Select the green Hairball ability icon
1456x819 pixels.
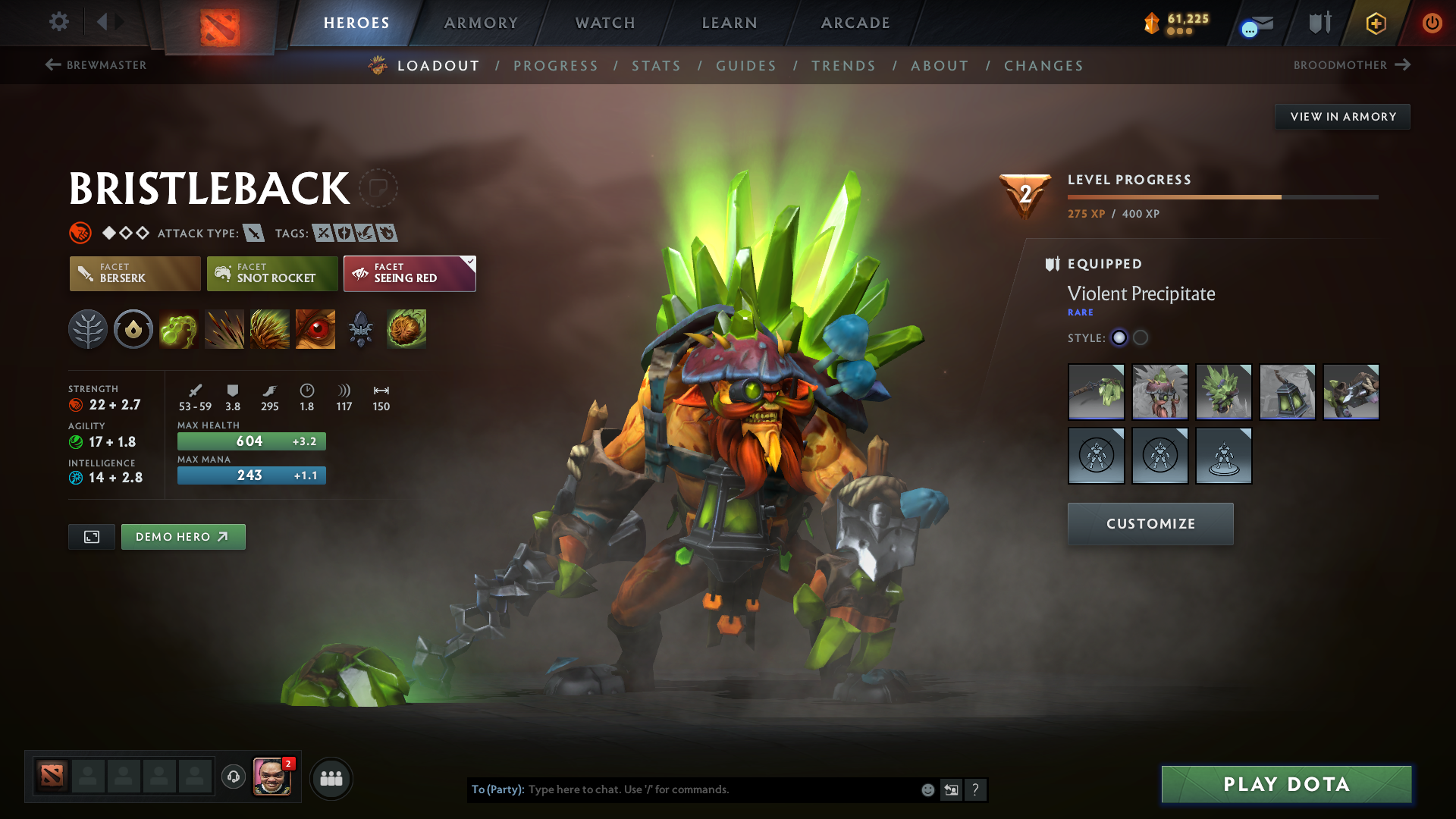(406, 329)
